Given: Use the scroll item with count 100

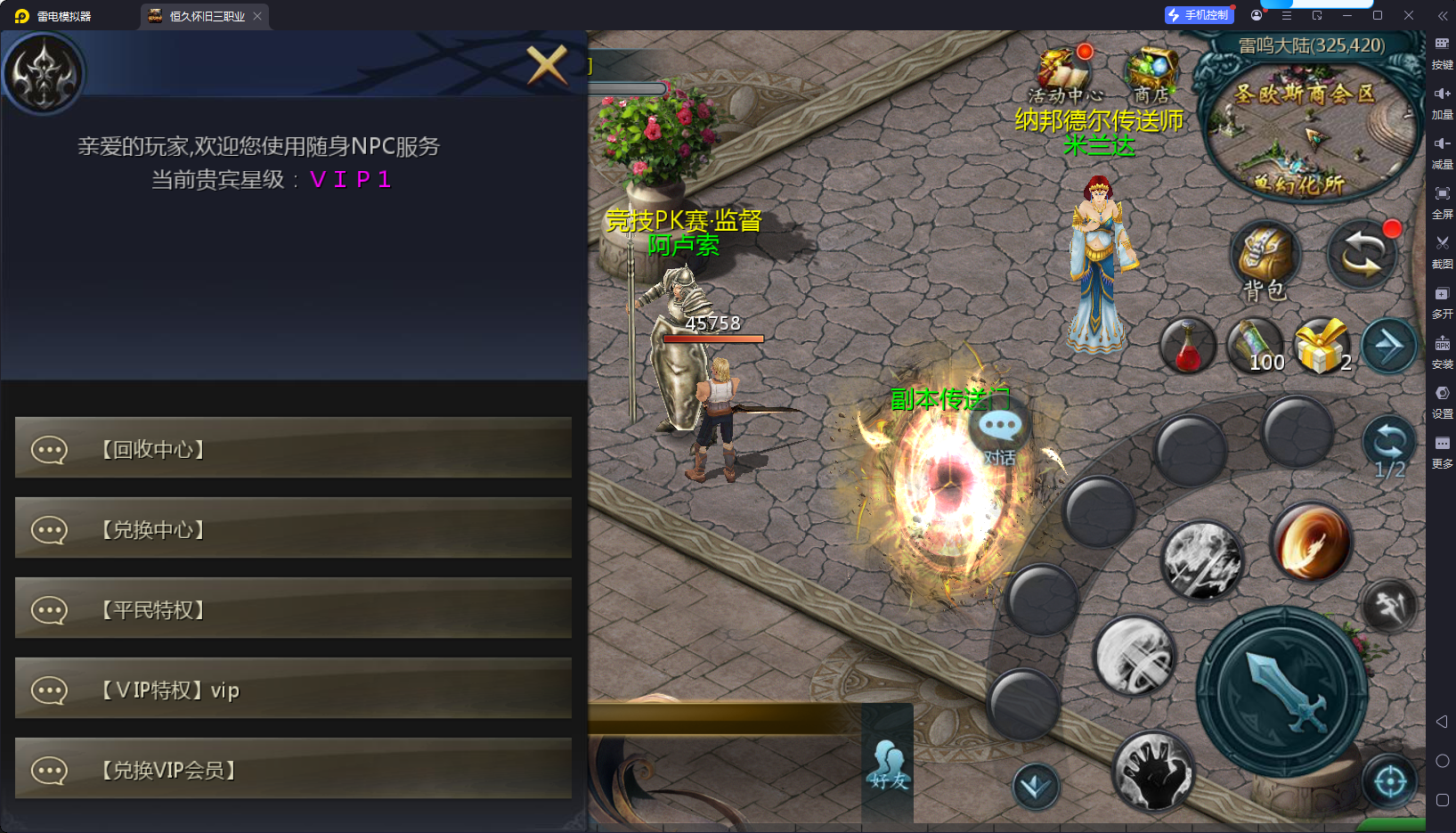Looking at the screenshot, I should (x=1255, y=346).
